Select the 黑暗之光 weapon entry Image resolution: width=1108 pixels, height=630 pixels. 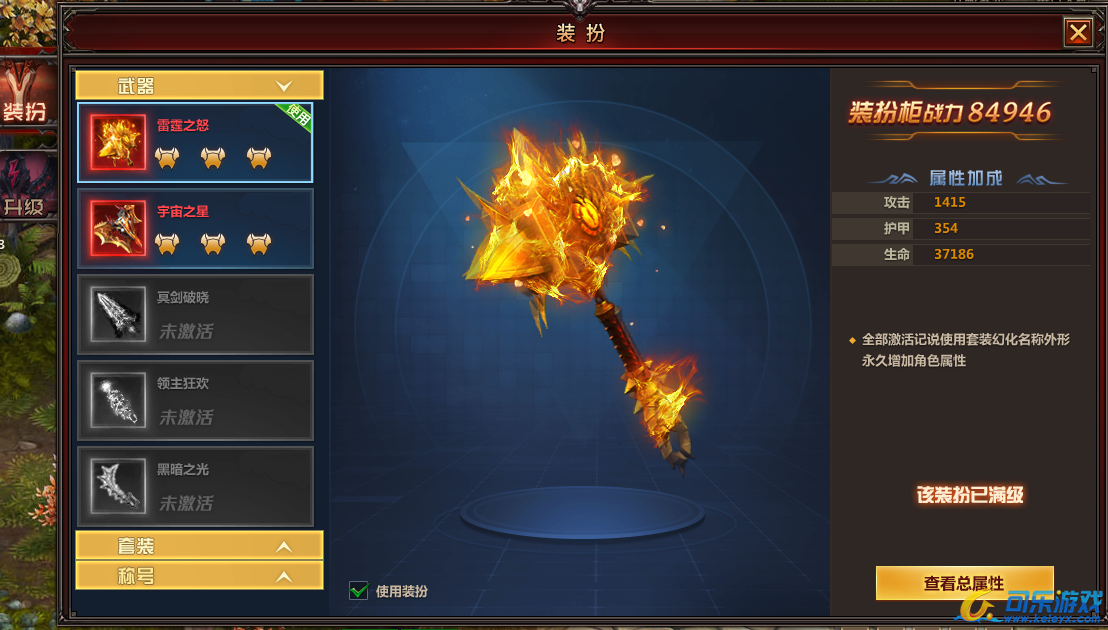click(195, 486)
